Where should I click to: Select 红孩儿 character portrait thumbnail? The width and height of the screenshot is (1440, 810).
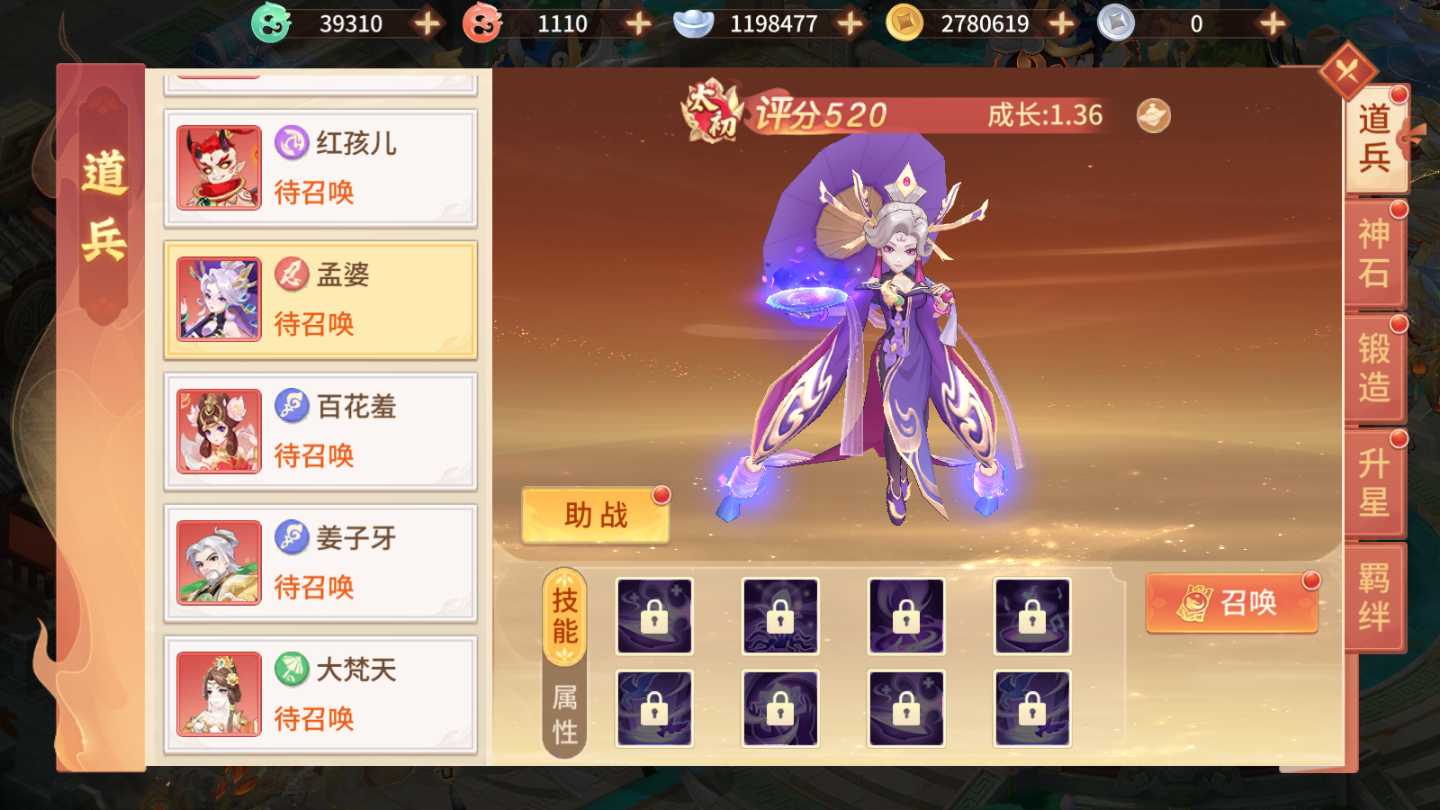pos(217,167)
